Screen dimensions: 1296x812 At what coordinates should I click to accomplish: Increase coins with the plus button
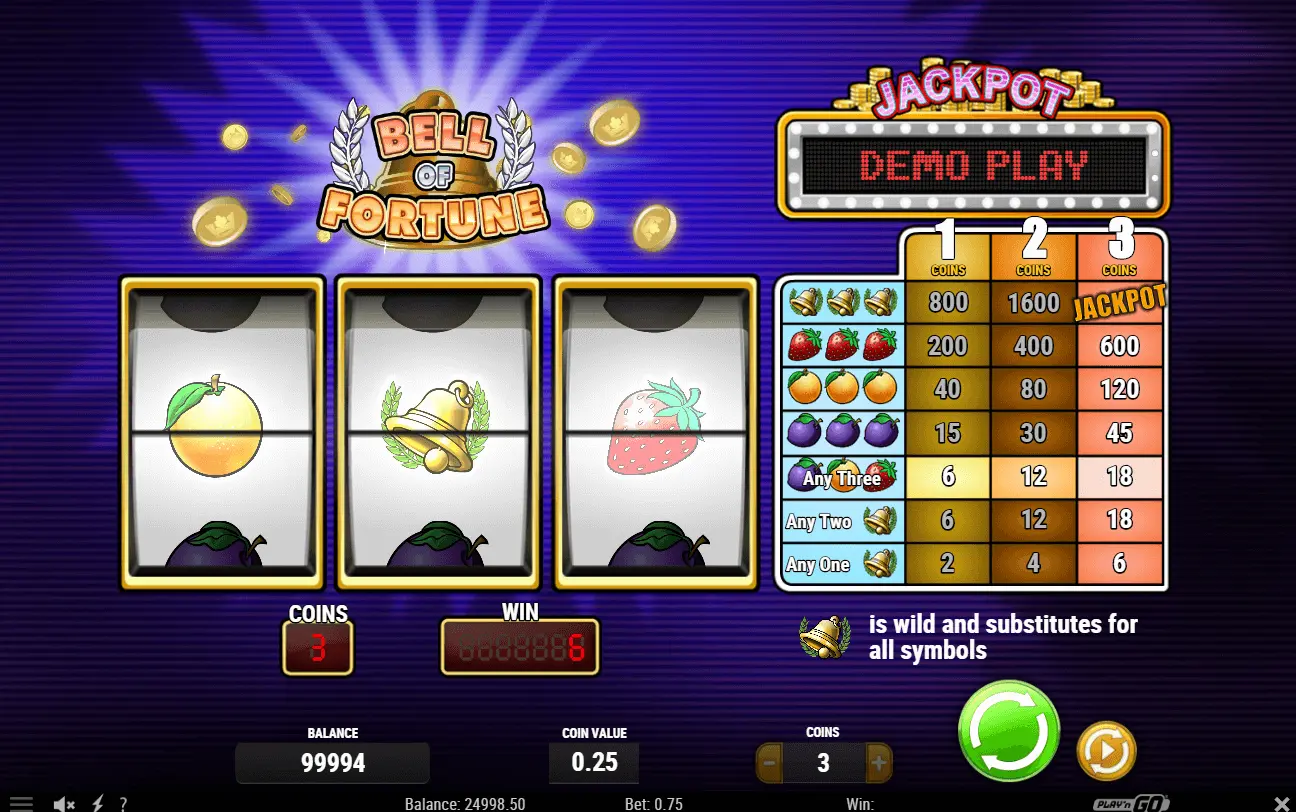[879, 763]
